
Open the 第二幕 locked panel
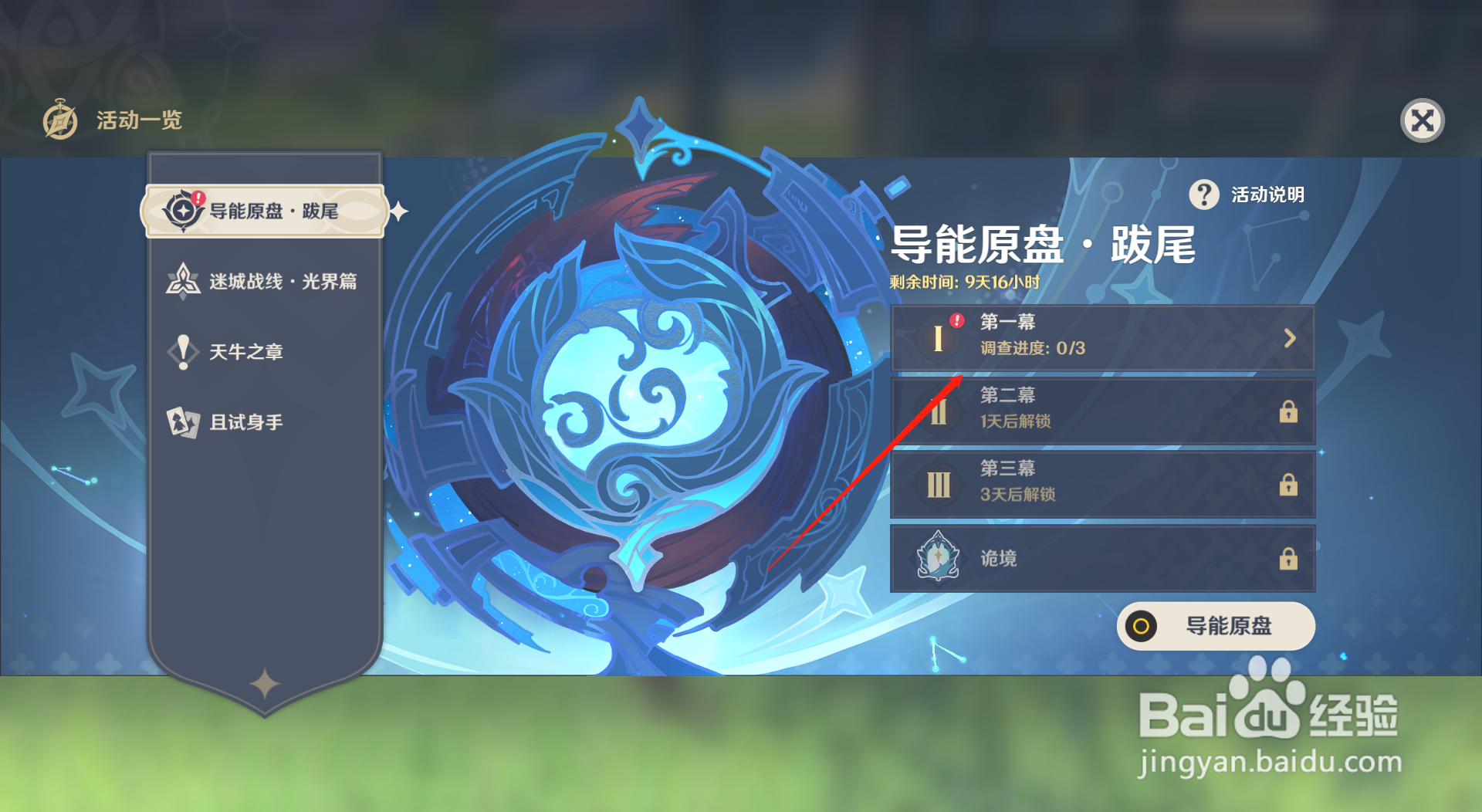click(x=1102, y=412)
